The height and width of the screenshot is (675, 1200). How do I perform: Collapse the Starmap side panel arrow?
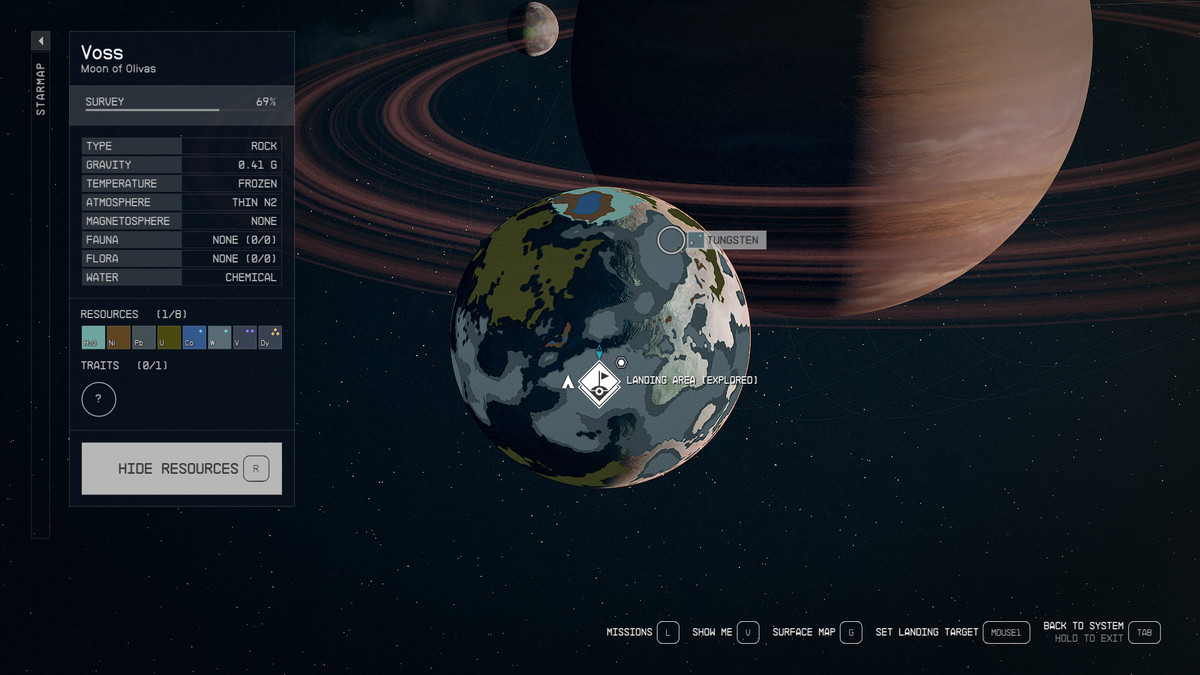(41, 41)
